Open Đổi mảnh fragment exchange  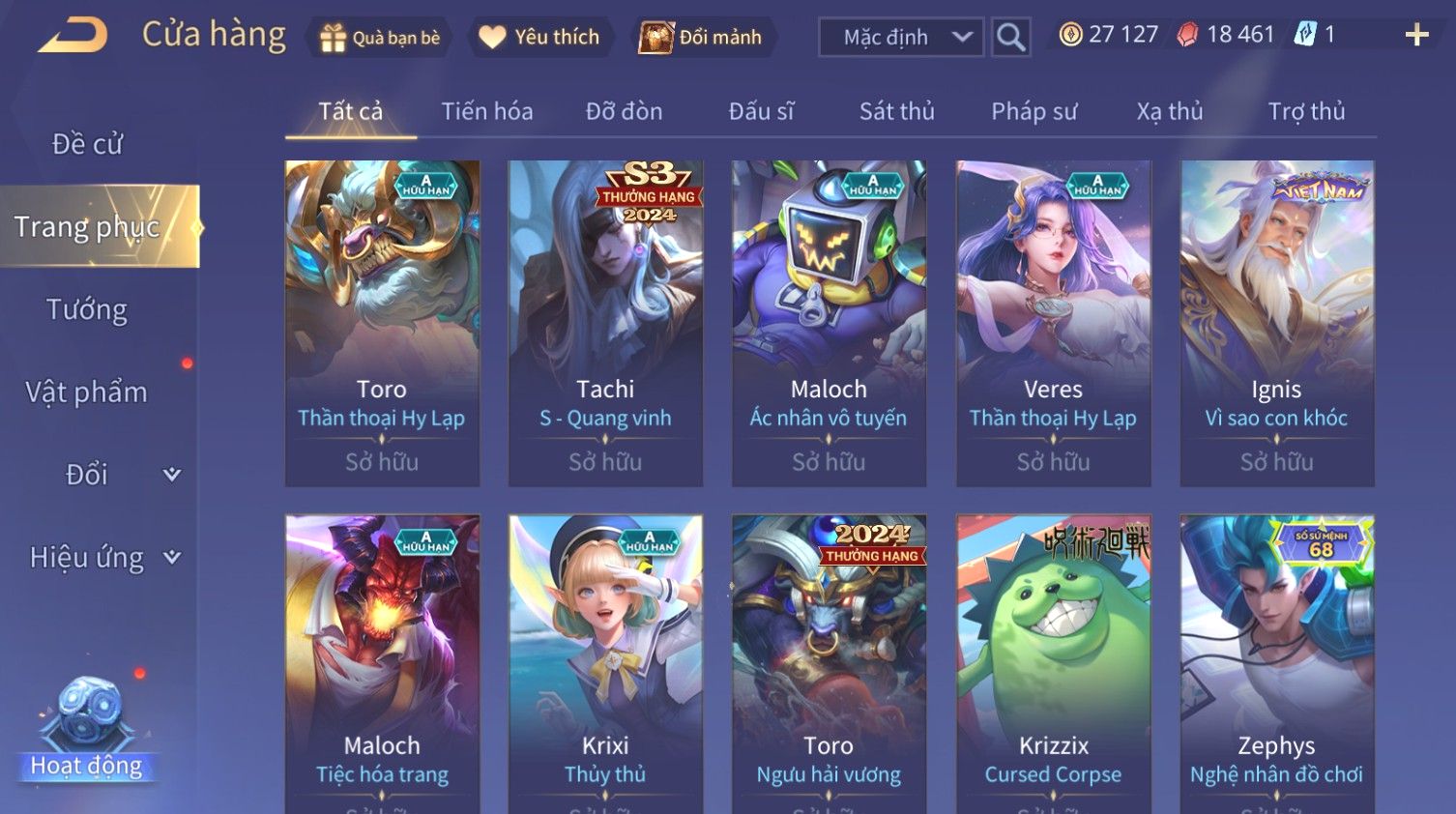701,38
